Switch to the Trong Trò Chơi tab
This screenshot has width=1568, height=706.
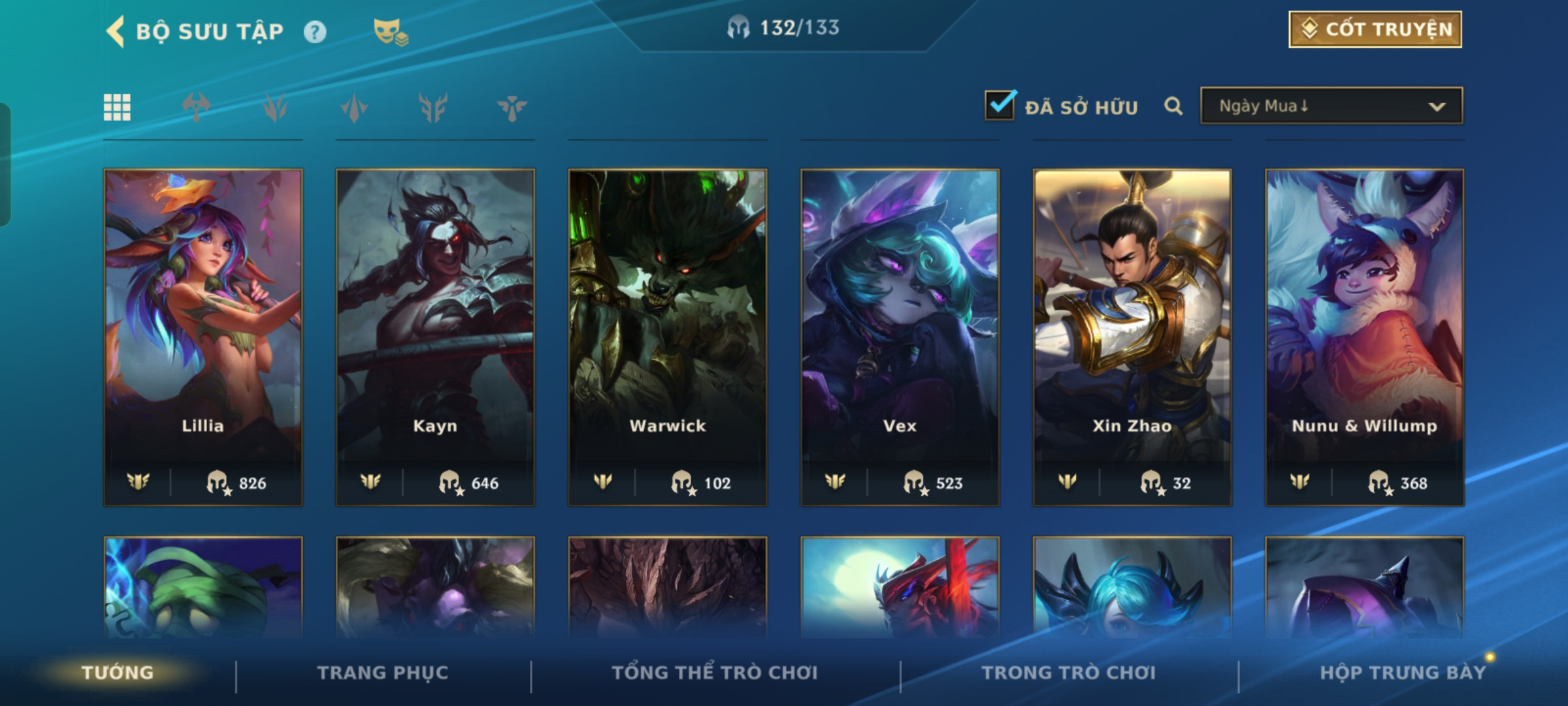[1068, 673]
